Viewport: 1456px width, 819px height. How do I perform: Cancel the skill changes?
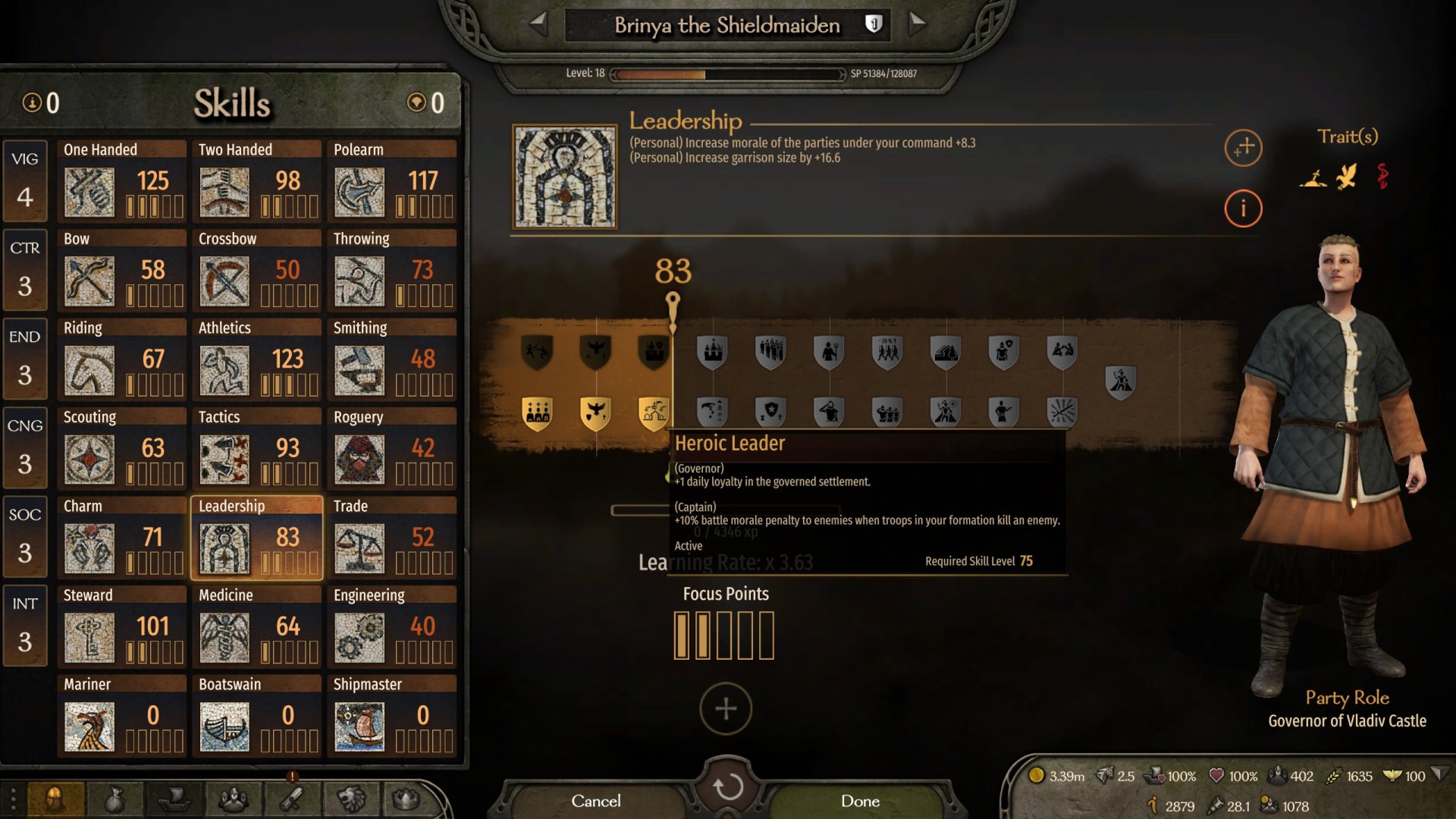point(595,801)
